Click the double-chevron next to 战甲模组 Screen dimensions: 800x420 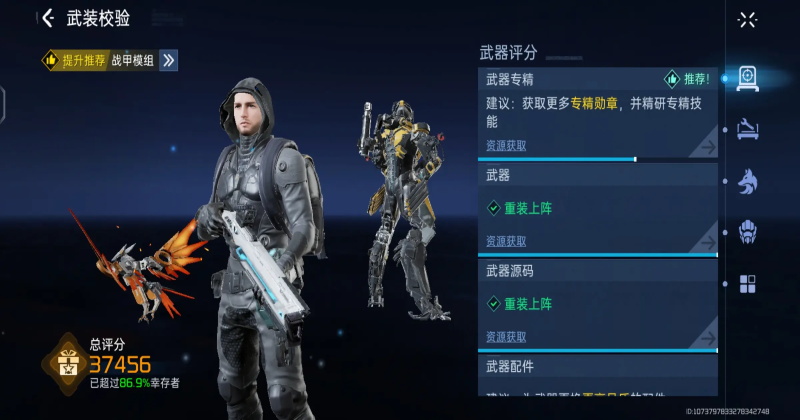(x=169, y=60)
